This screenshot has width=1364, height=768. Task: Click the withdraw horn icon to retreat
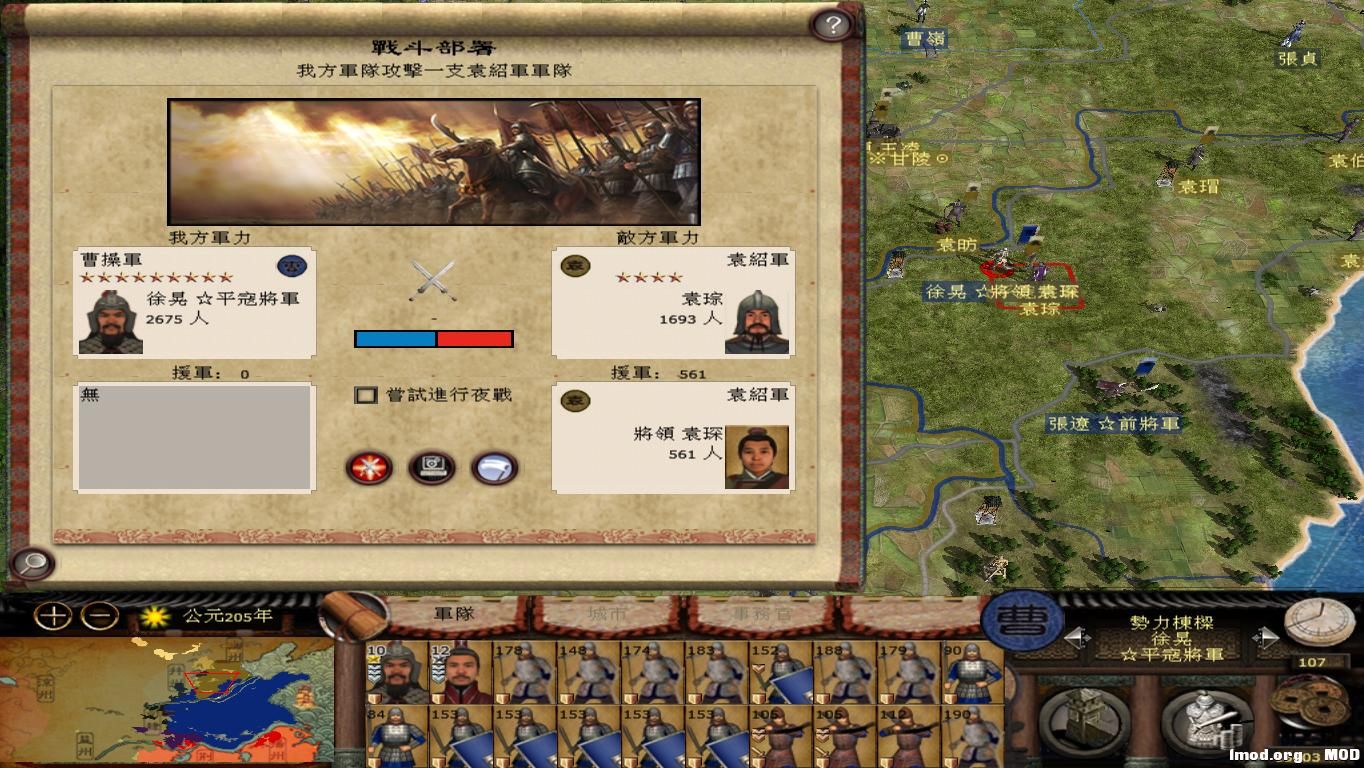click(494, 468)
